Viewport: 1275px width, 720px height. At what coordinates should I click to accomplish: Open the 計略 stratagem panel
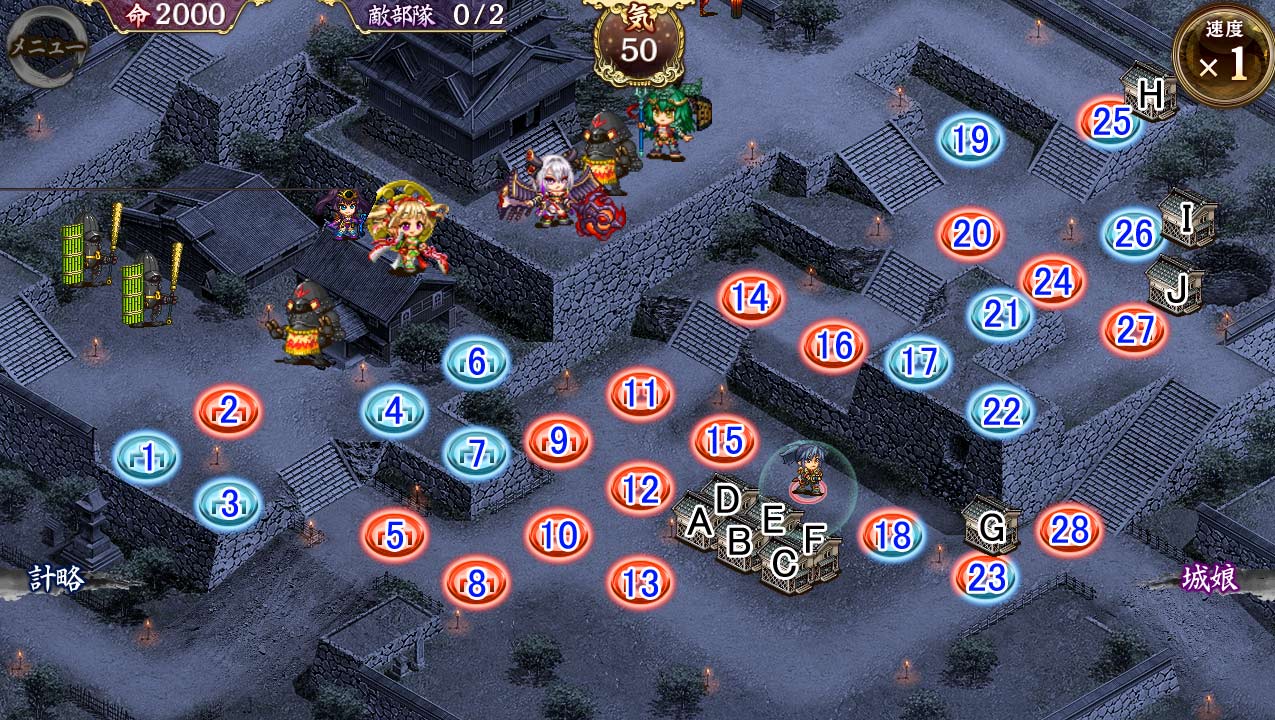point(57,579)
